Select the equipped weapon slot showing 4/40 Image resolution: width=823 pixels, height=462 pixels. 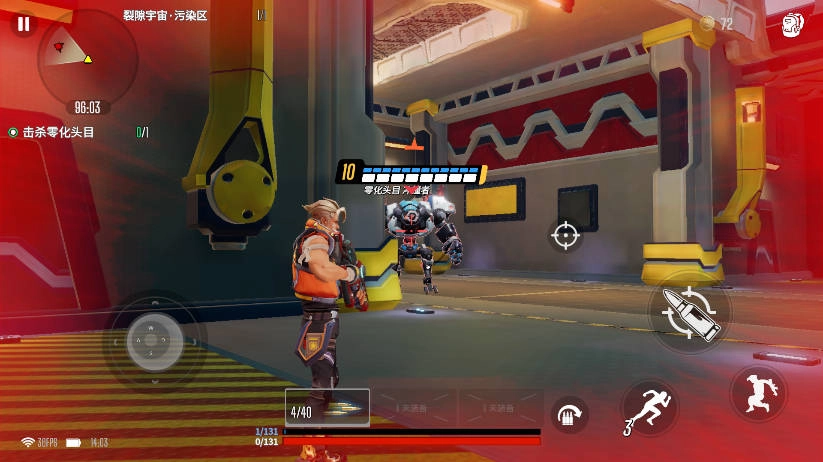click(x=327, y=408)
